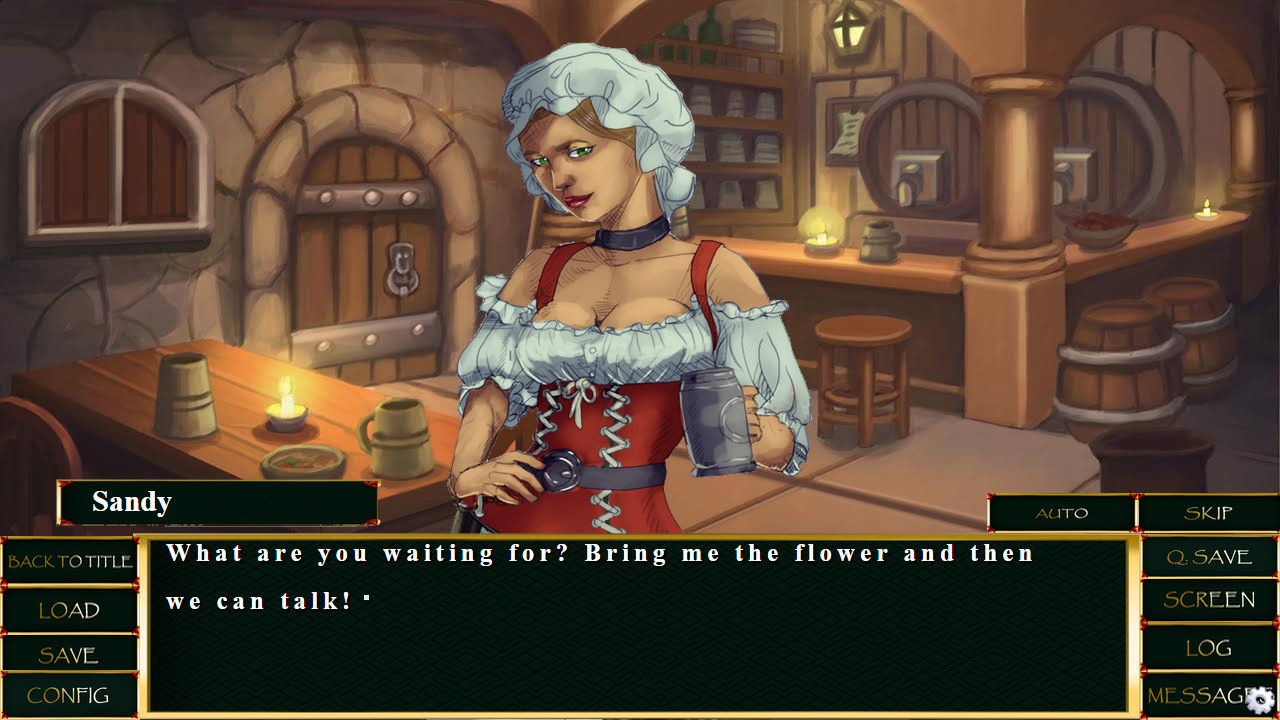1280x720 pixels.
Task: Open the dialogue Log
Action: pyautogui.click(x=1209, y=648)
